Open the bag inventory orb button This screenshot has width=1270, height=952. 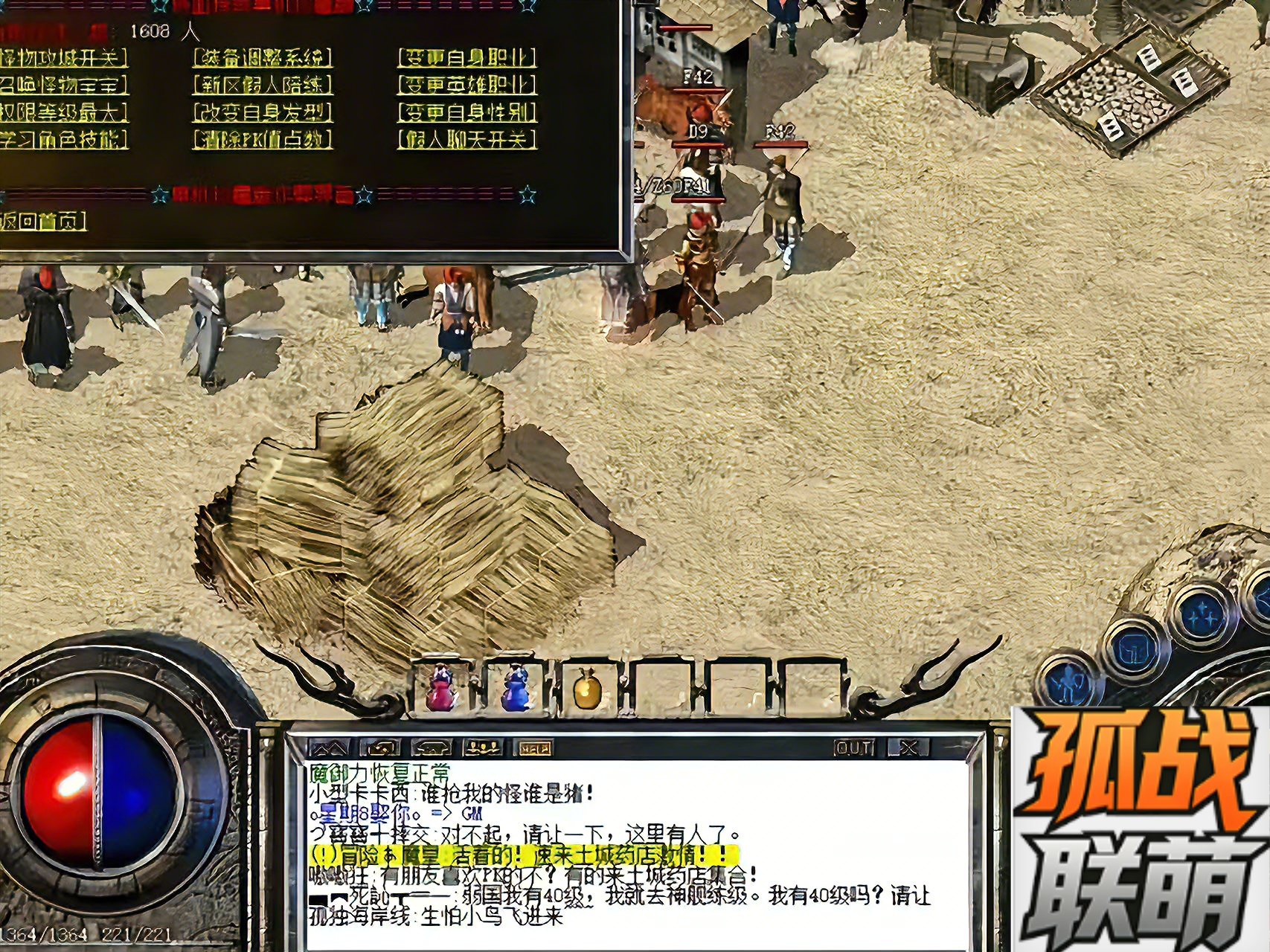1135,649
